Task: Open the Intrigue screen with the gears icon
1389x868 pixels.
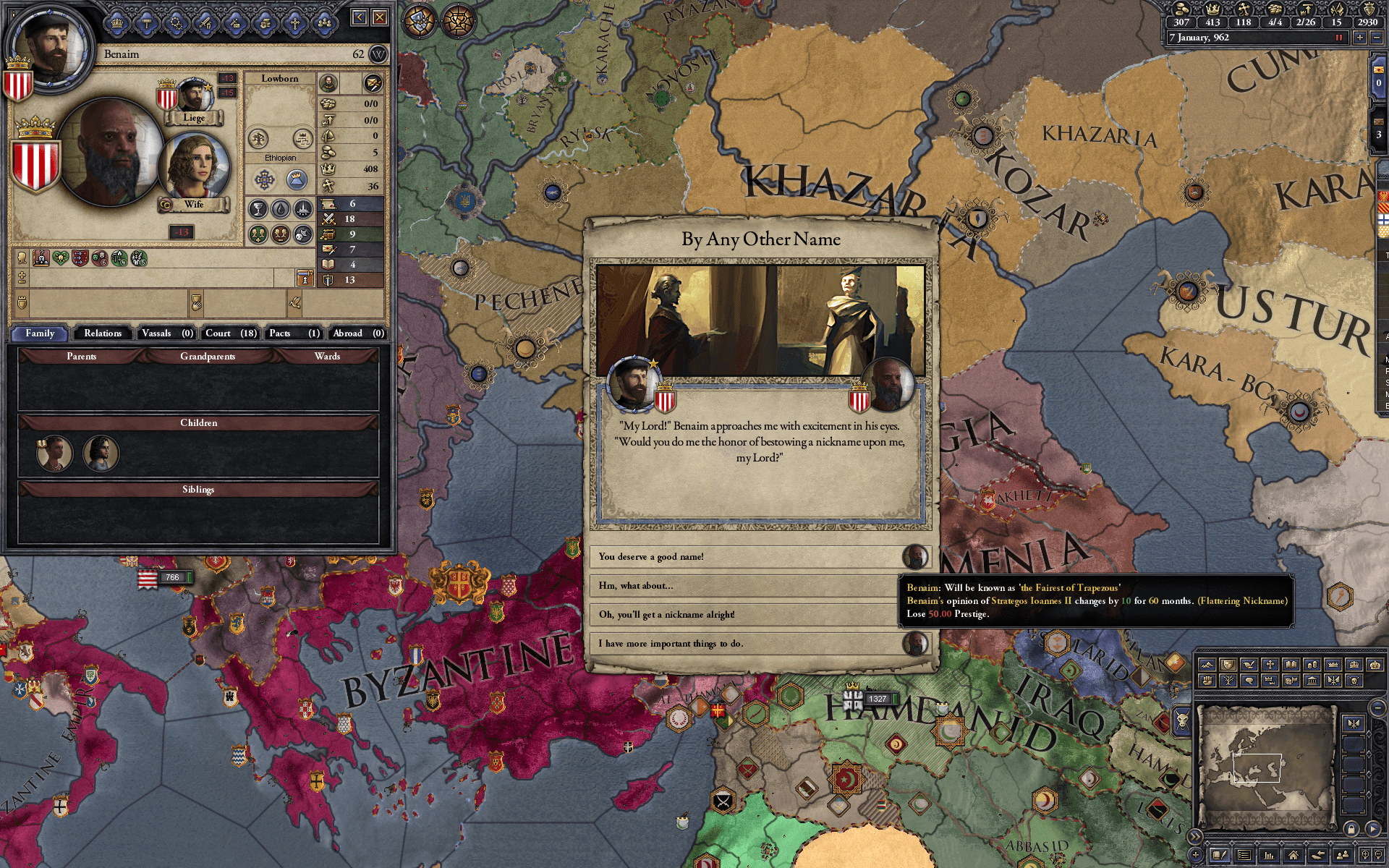Action: coord(176,23)
